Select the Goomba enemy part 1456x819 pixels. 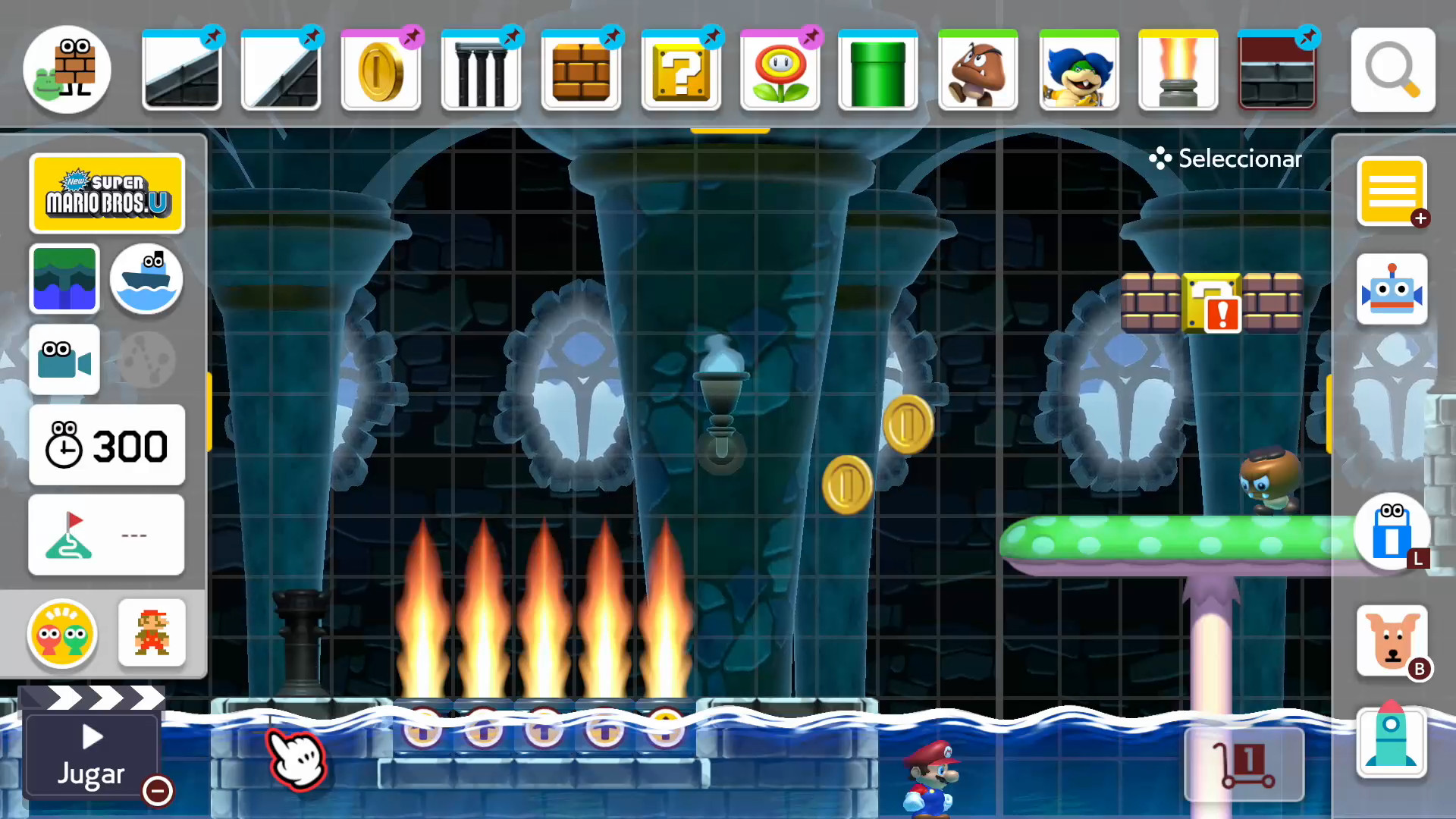[x=978, y=68]
